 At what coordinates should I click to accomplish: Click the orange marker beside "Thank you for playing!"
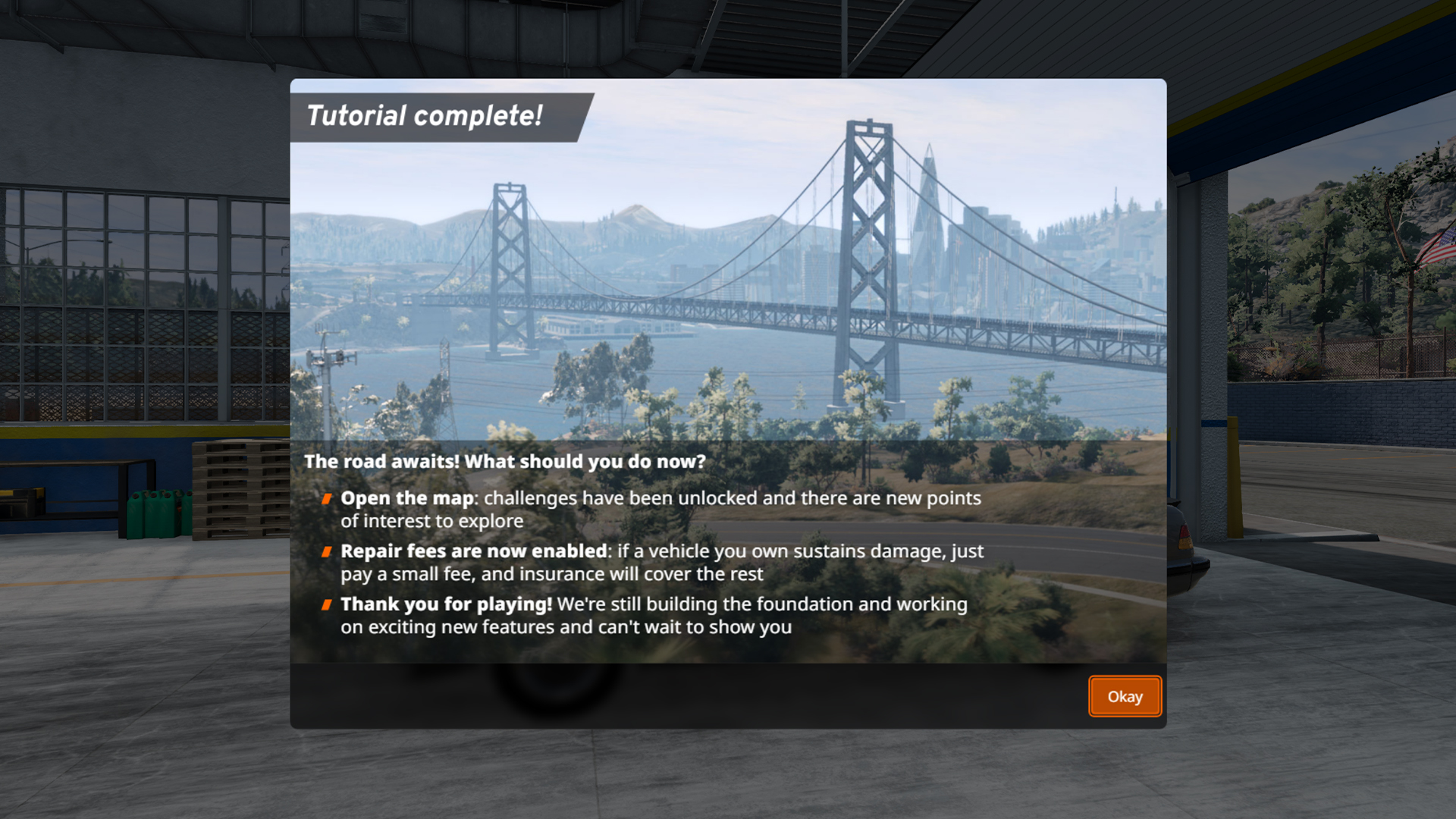tap(328, 605)
